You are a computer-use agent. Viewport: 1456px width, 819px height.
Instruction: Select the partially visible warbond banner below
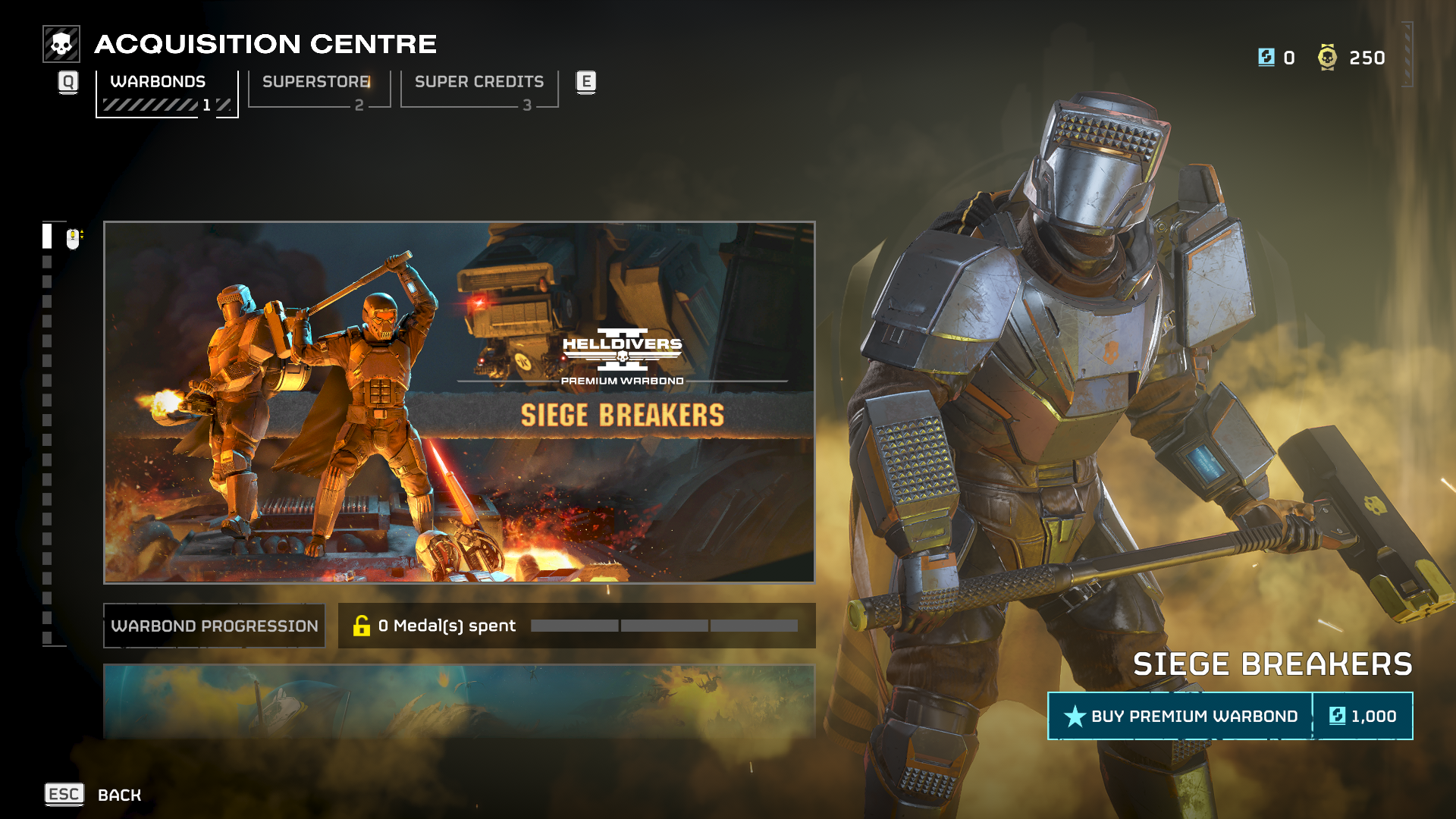pyautogui.click(x=459, y=701)
